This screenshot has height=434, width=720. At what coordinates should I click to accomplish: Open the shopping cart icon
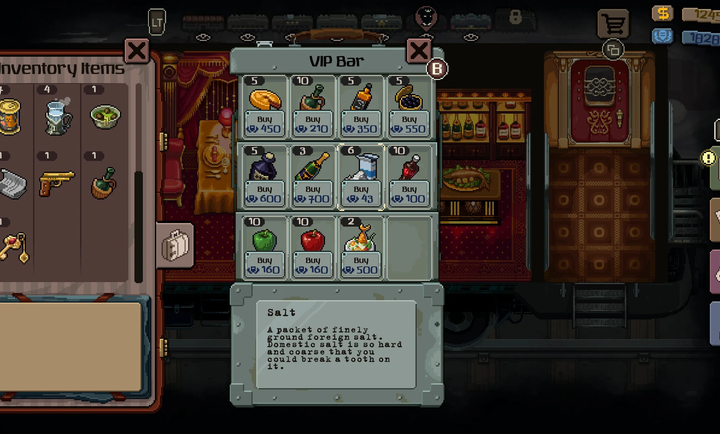(612, 24)
